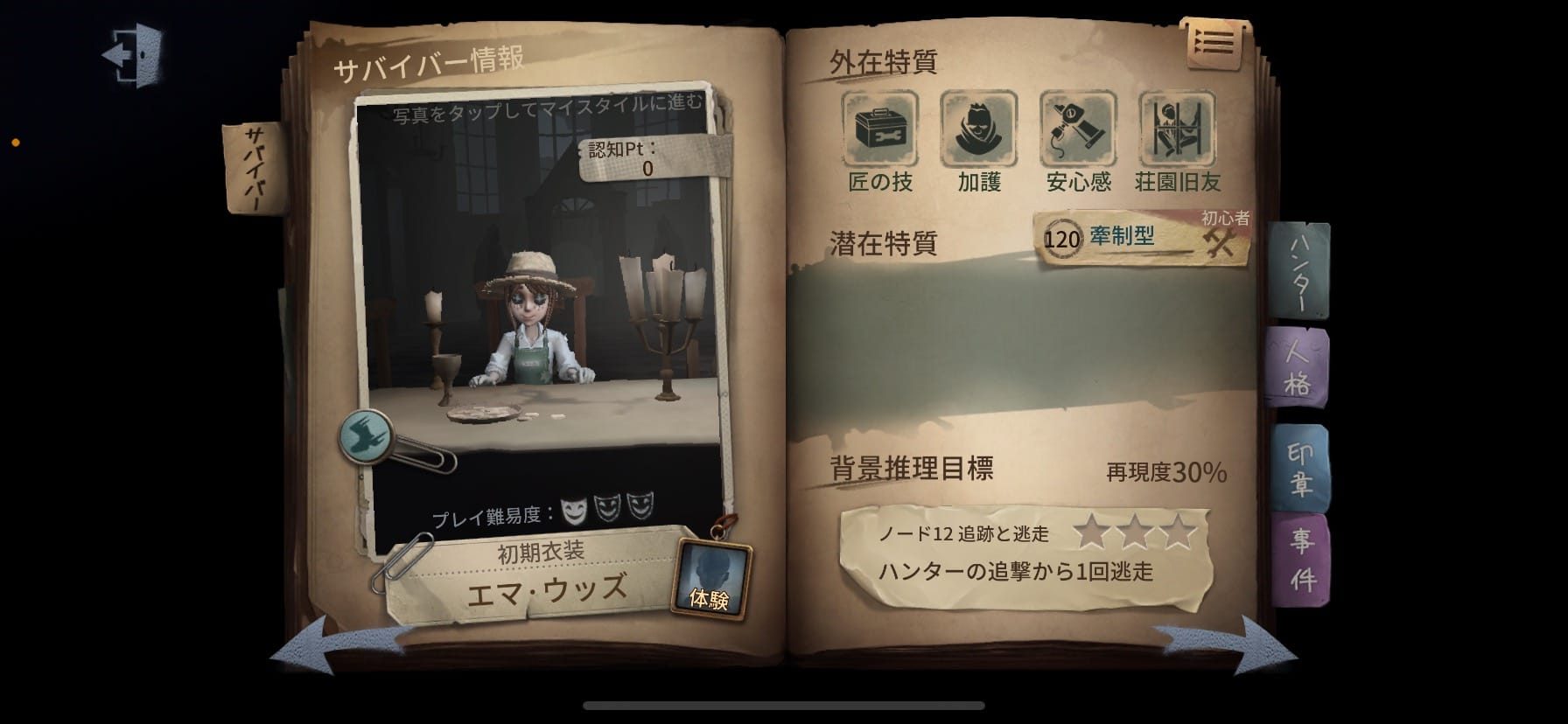Screen dimensions: 1568x724
Task: Select the 安心感 trait icon
Action: click(1076, 129)
